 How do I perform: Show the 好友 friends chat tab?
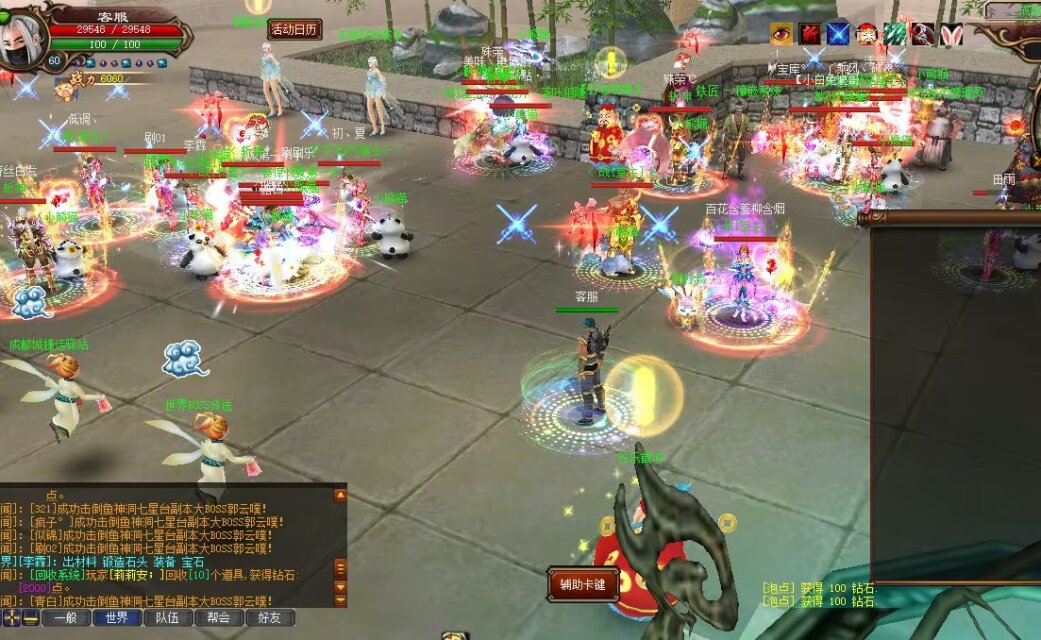[x=270, y=618]
